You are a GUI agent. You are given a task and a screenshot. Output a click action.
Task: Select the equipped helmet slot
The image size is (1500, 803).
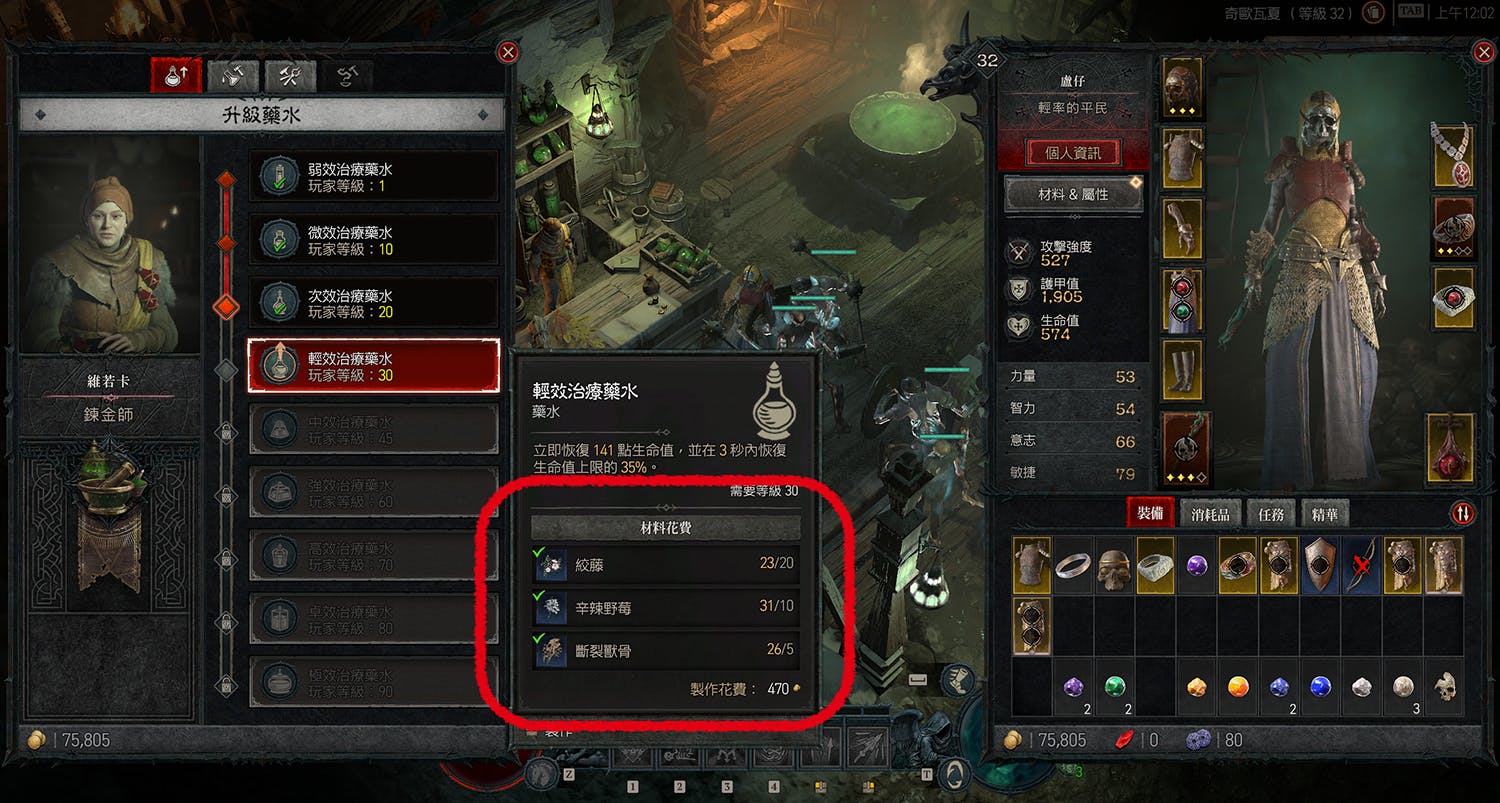[1184, 86]
